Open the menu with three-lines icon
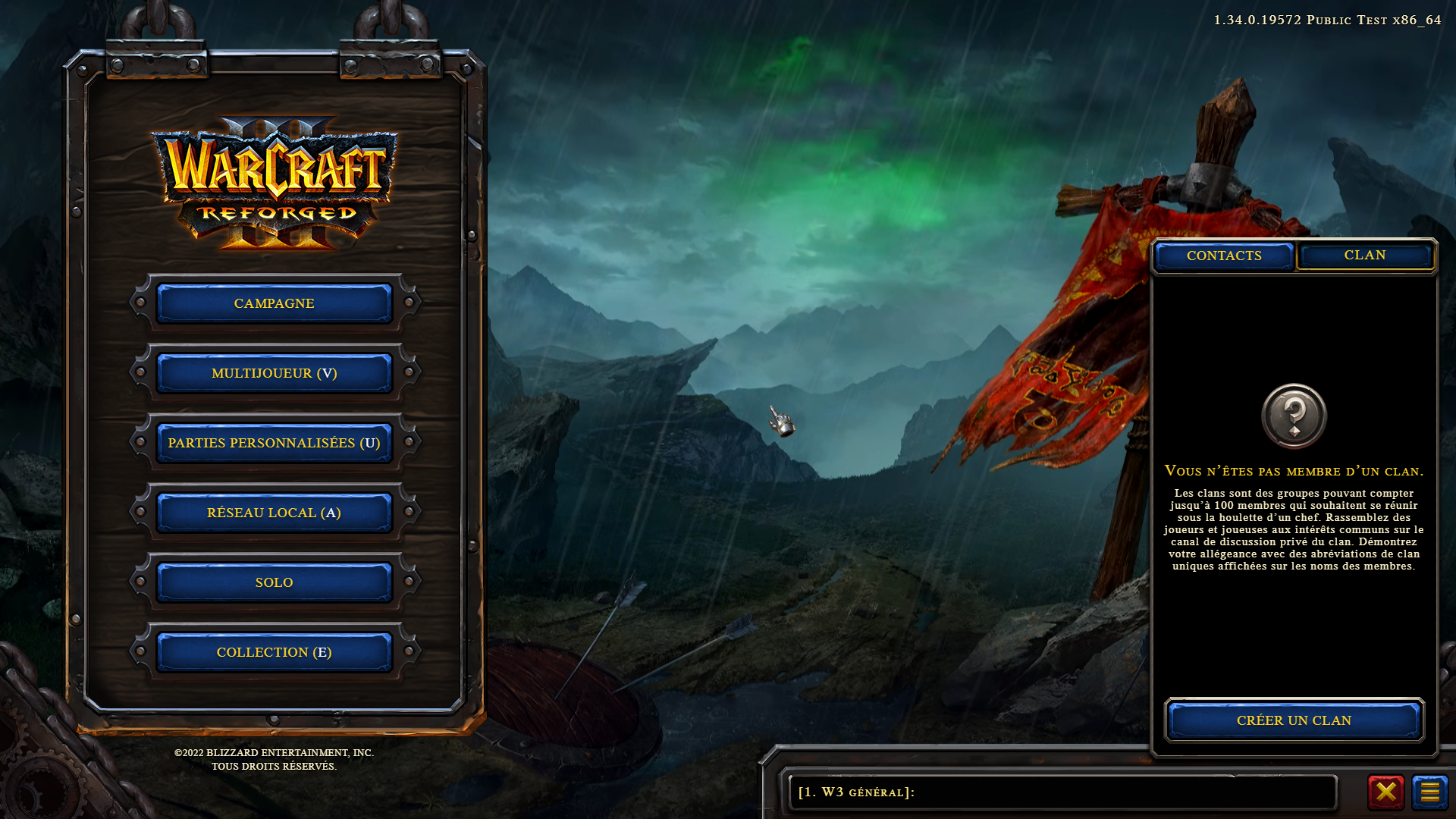This screenshot has height=819, width=1456. (x=1429, y=792)
